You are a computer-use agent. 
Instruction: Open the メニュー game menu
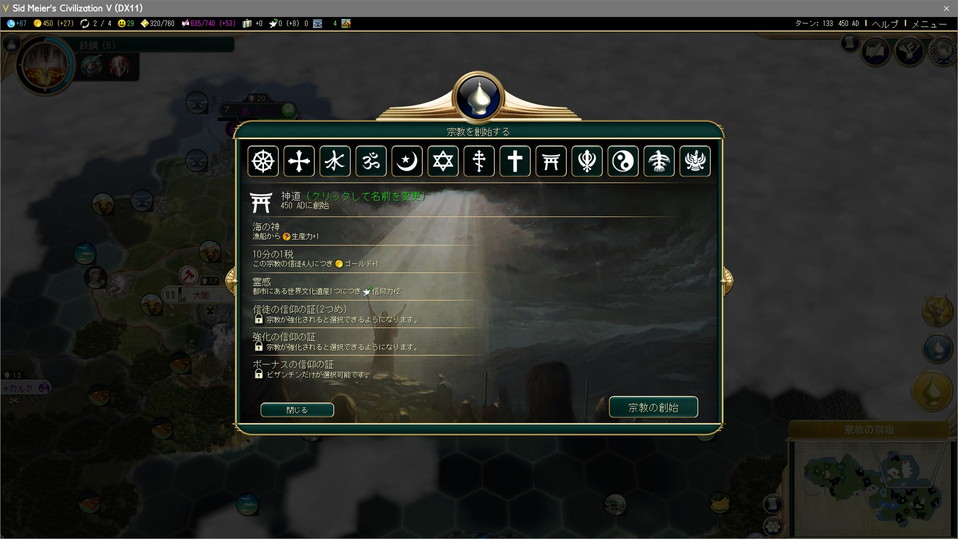(929, 23)
